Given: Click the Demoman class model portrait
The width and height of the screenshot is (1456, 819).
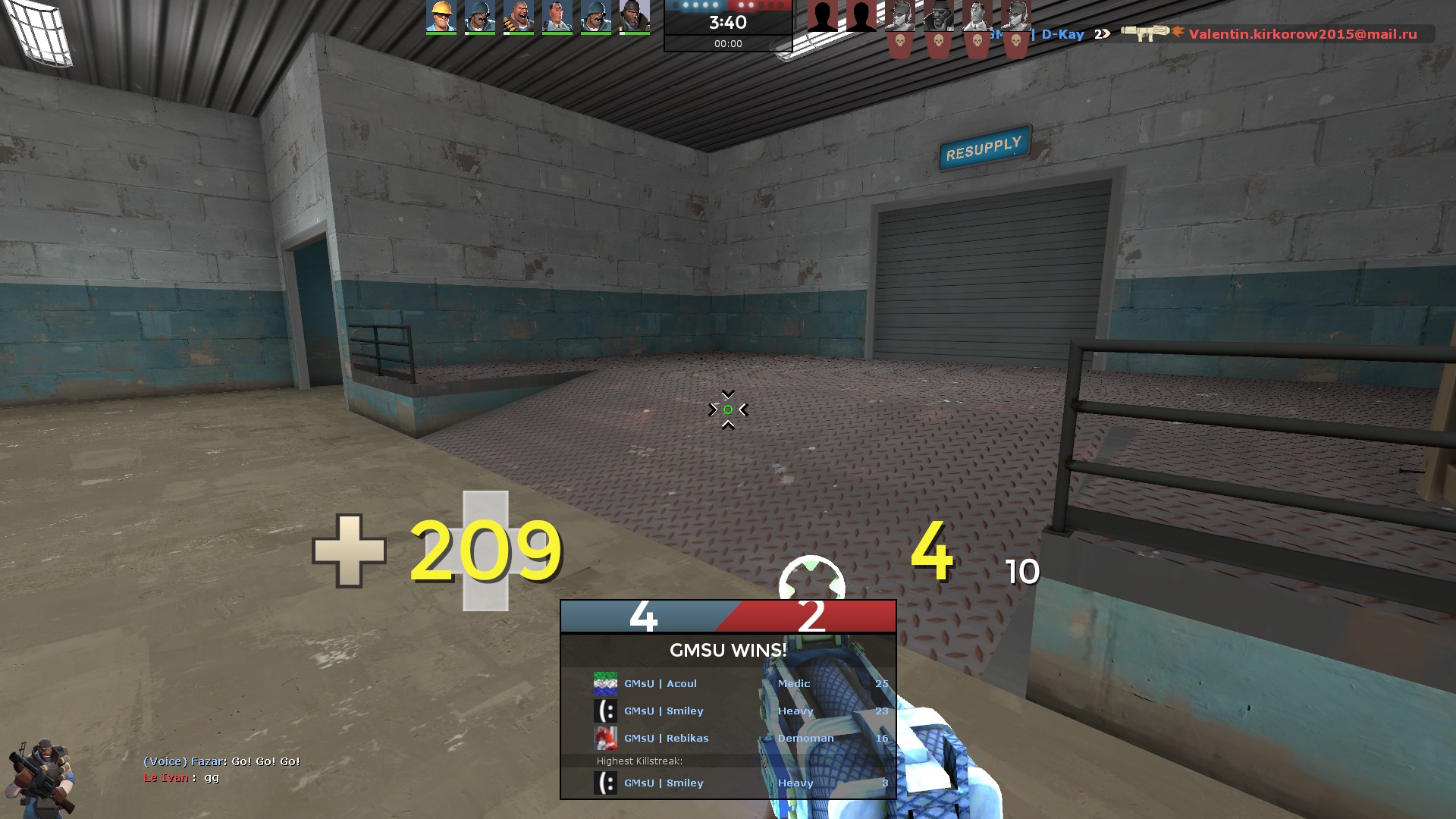Looking at the screenshot, I should coord(42,777).
